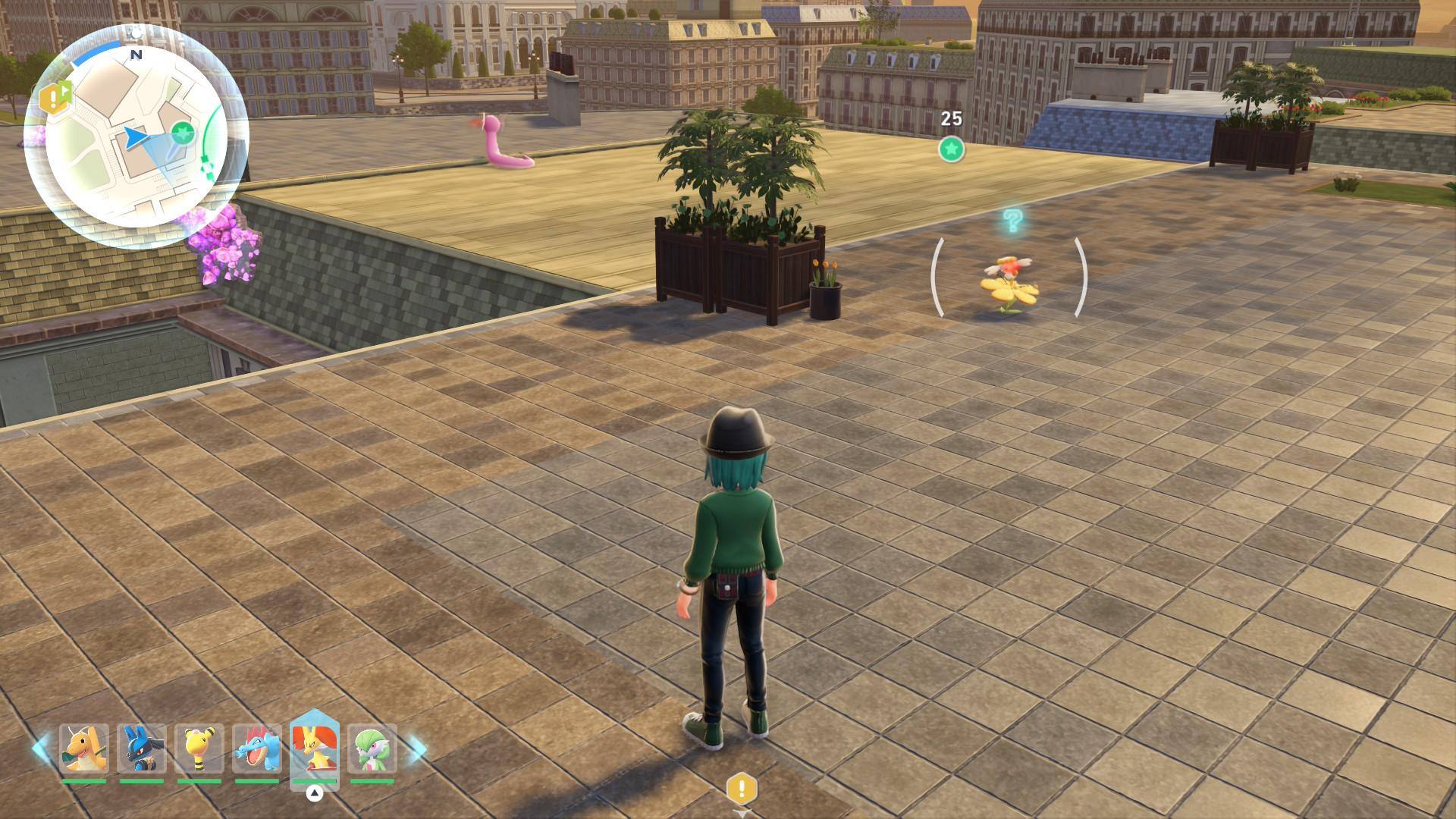This screenshot has width=1456, height=819.
Task: Click the left arrow of the party bar
Action: click(41, 748)
